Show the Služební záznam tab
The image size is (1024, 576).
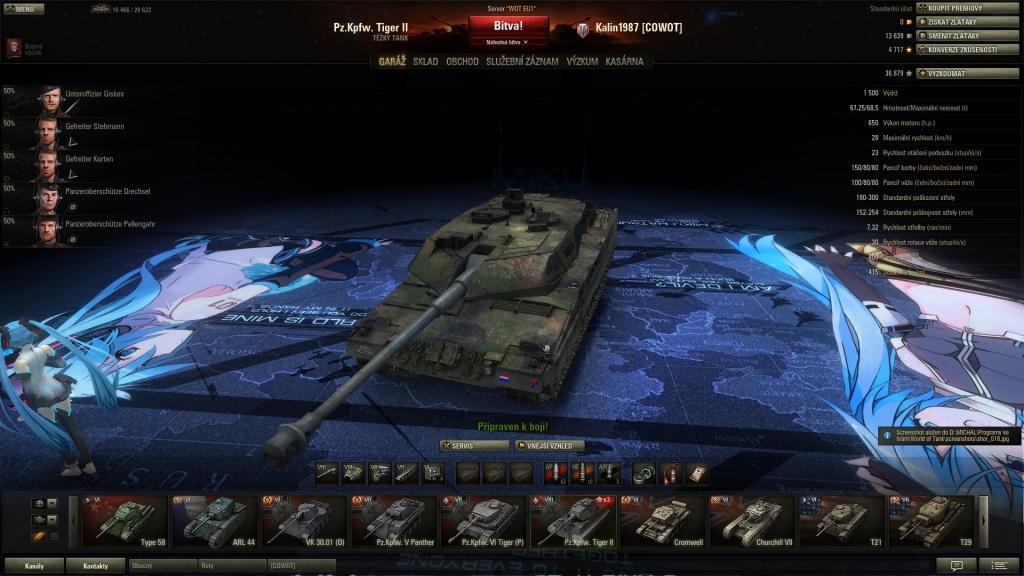[522, 61]
